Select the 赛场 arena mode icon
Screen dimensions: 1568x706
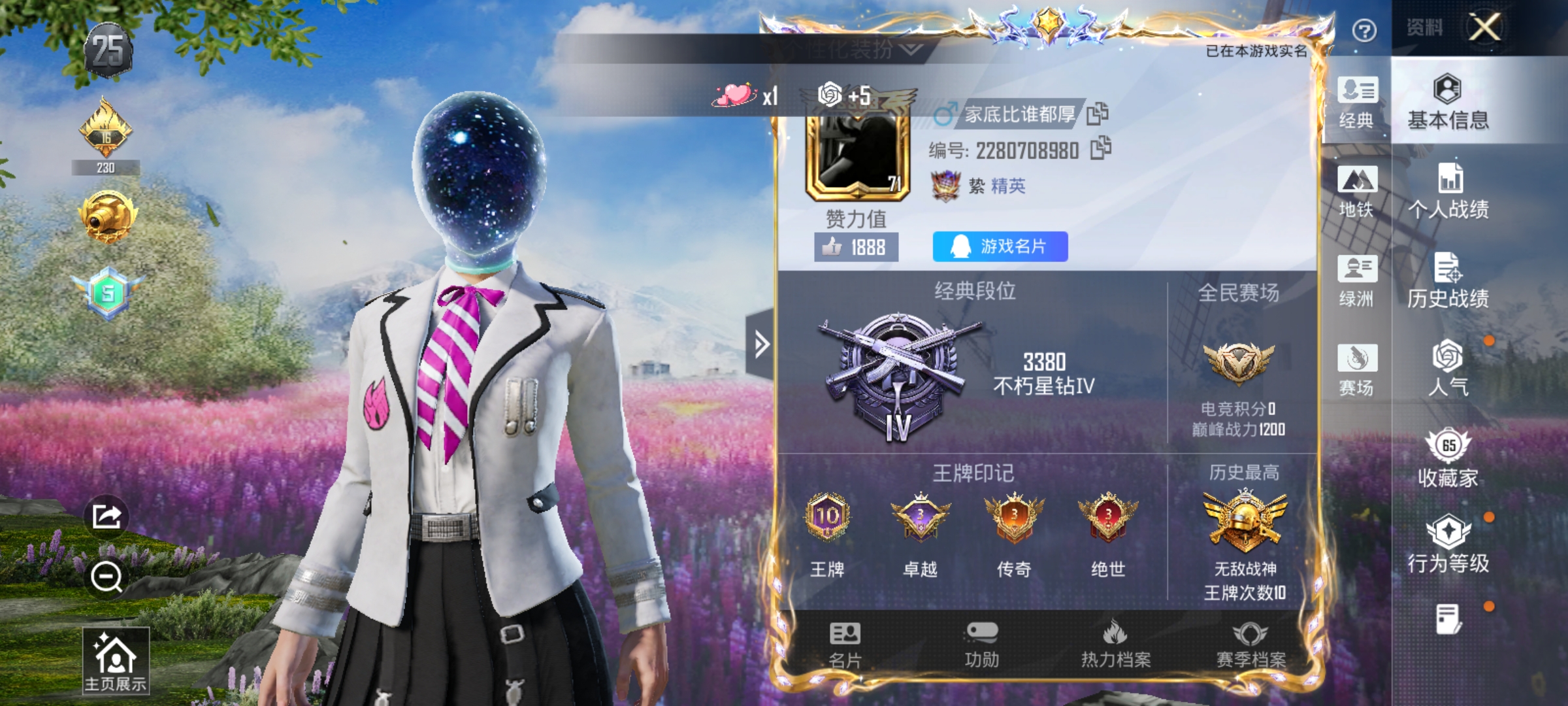[x=1357, y=369]
